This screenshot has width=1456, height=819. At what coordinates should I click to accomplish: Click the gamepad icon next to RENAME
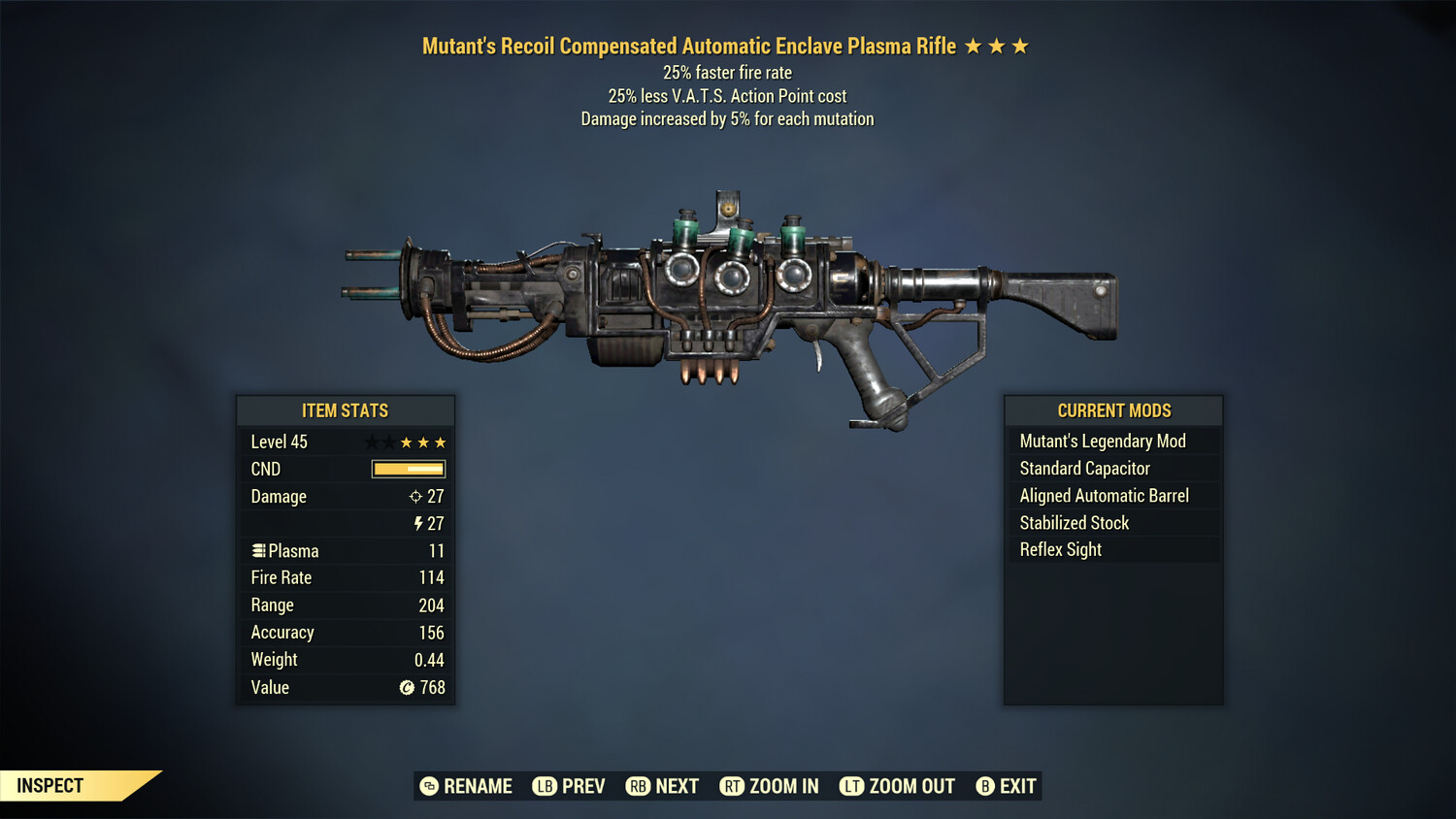(x=427, y=786)
